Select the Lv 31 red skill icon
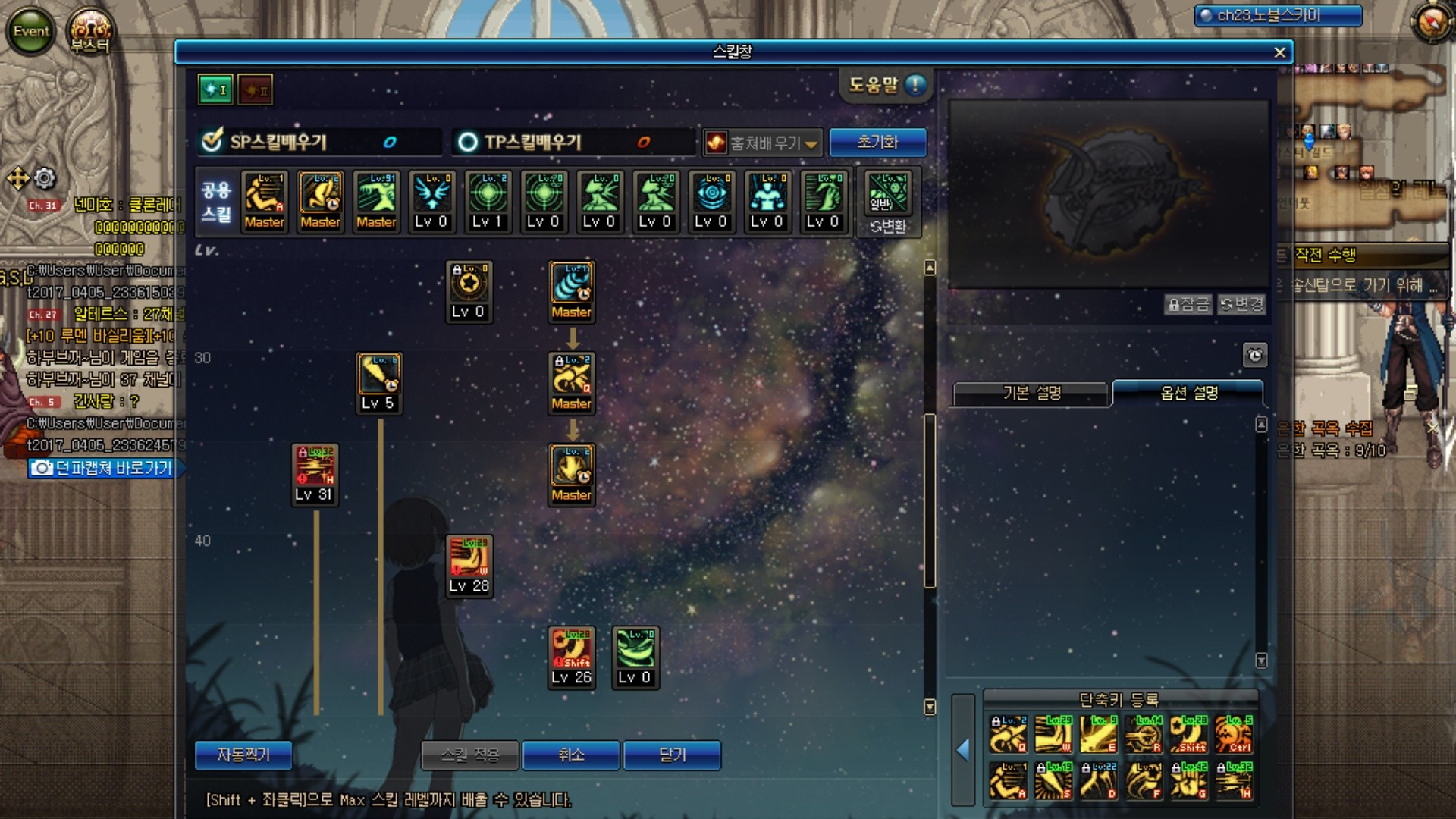 [315, 466]
